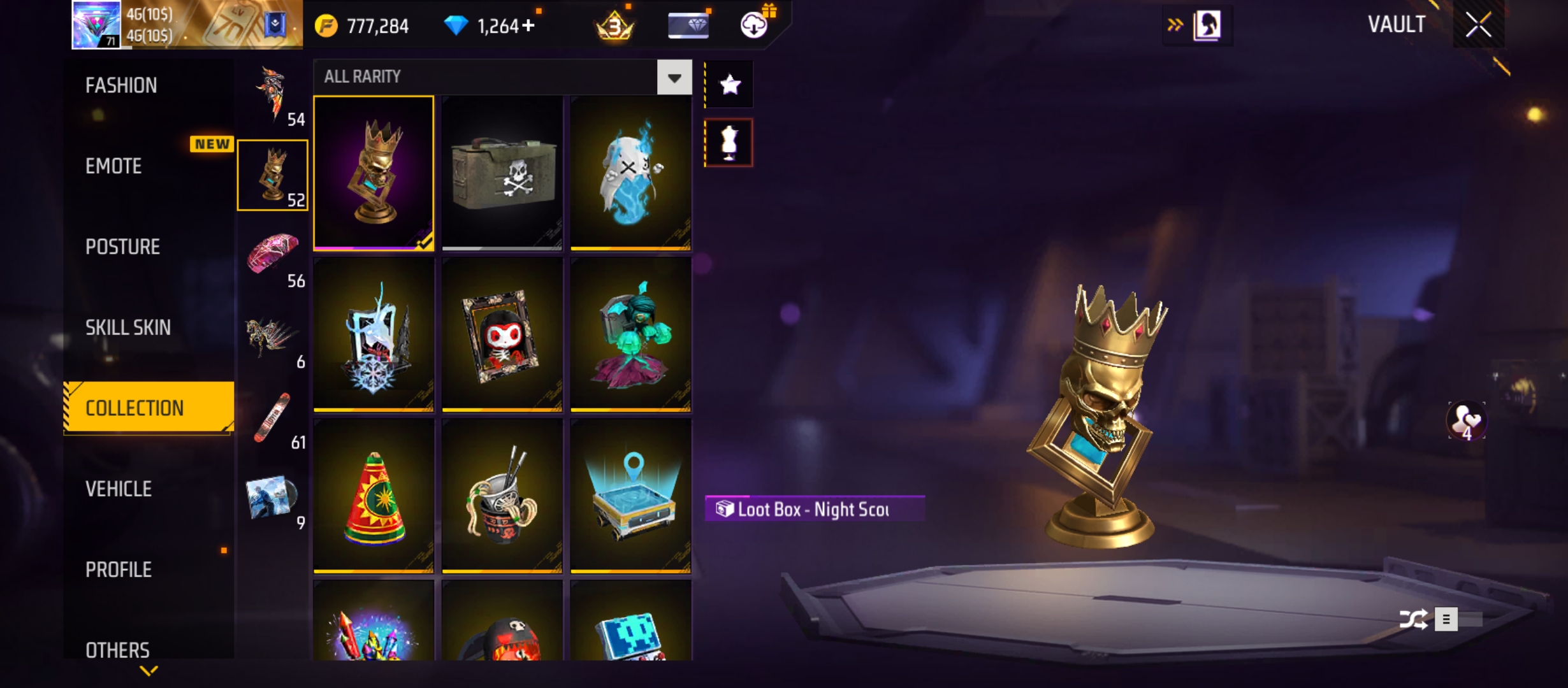Choose the red party hat loot box
Screen dimensions: 1568x688
374,496
